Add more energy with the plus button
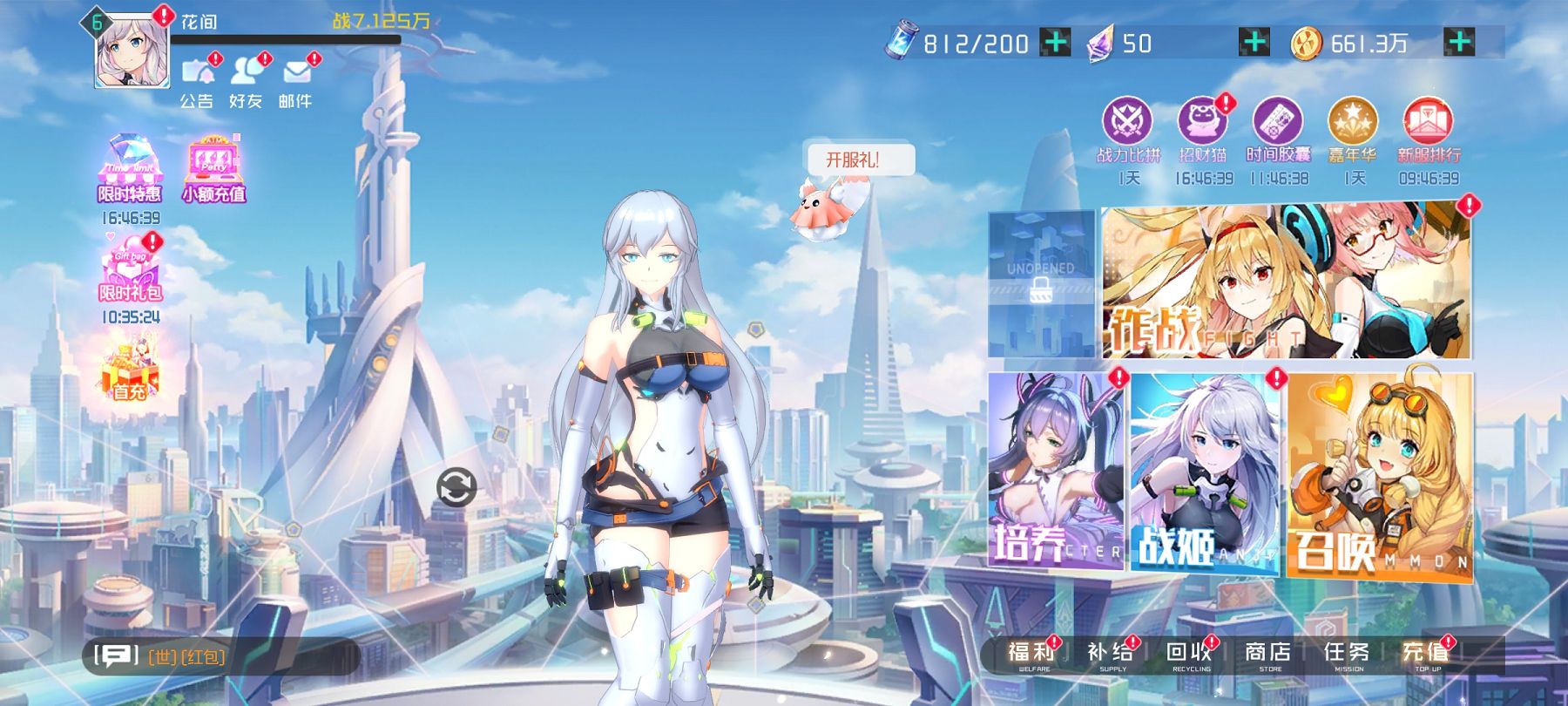1568x706 pixels. (1056, 42)
